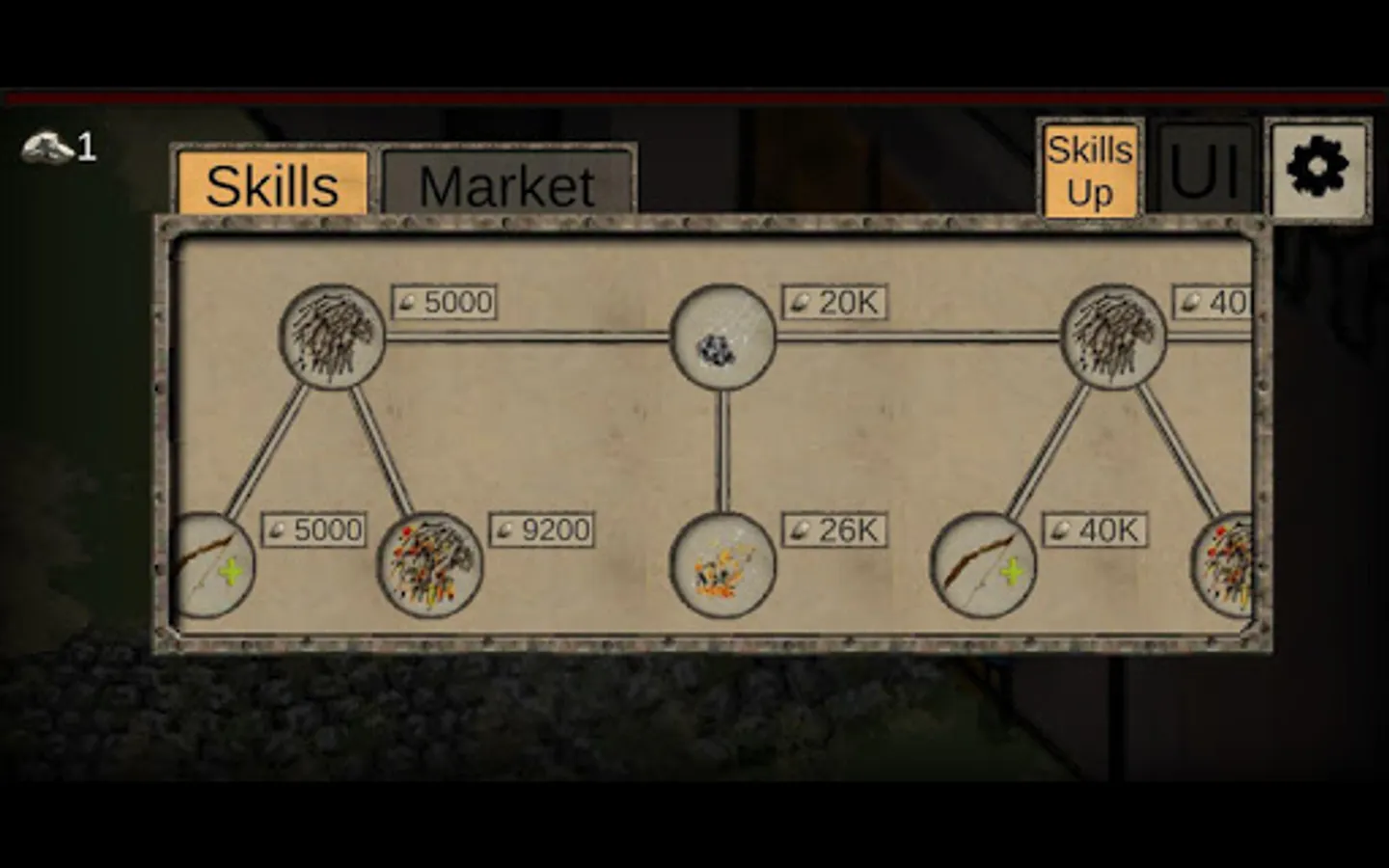
Task: Click the 26K cost label
Action: (833, 528)
